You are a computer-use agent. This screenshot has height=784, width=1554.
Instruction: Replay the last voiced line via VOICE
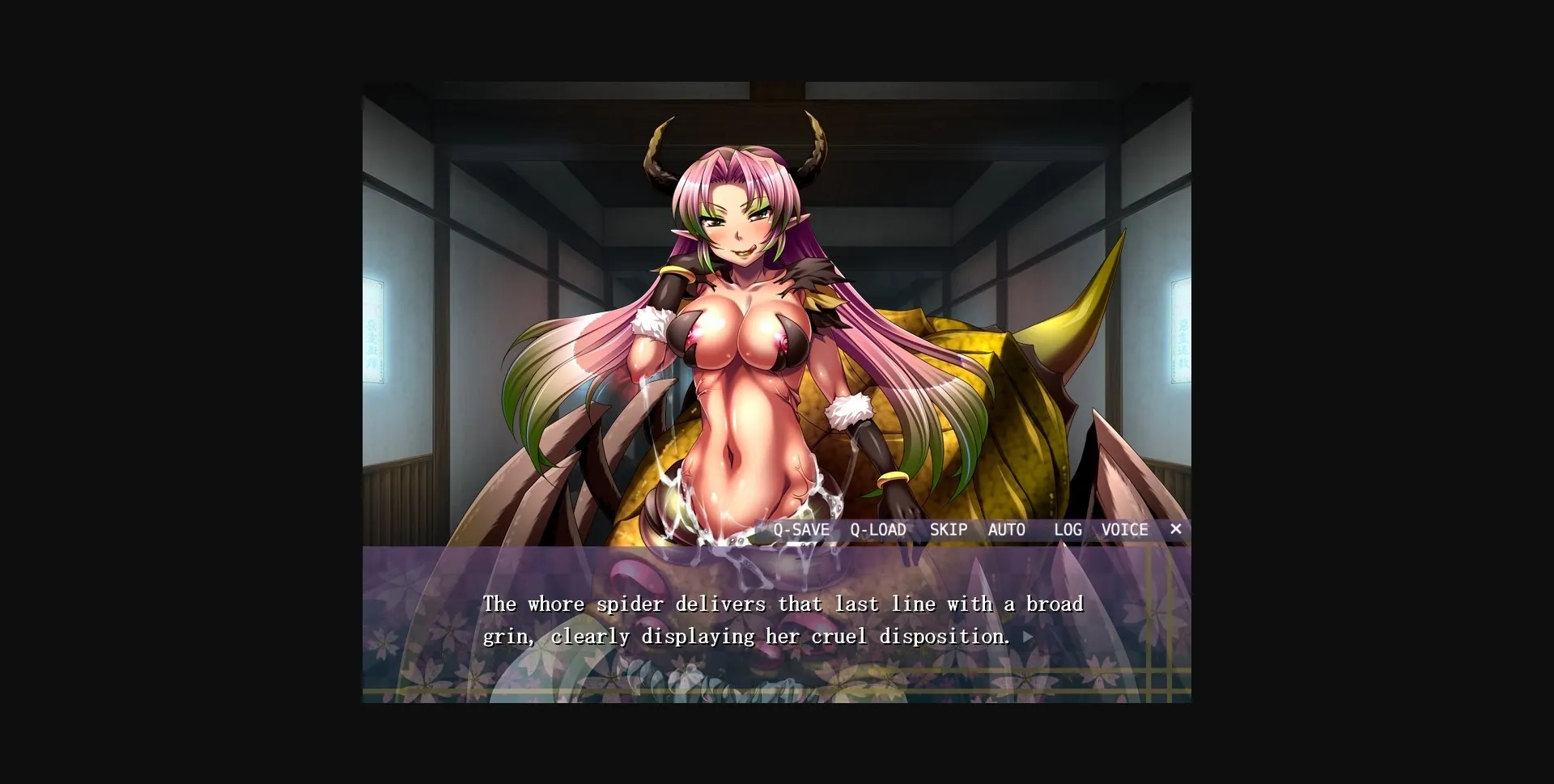[x=1125, y=529]
